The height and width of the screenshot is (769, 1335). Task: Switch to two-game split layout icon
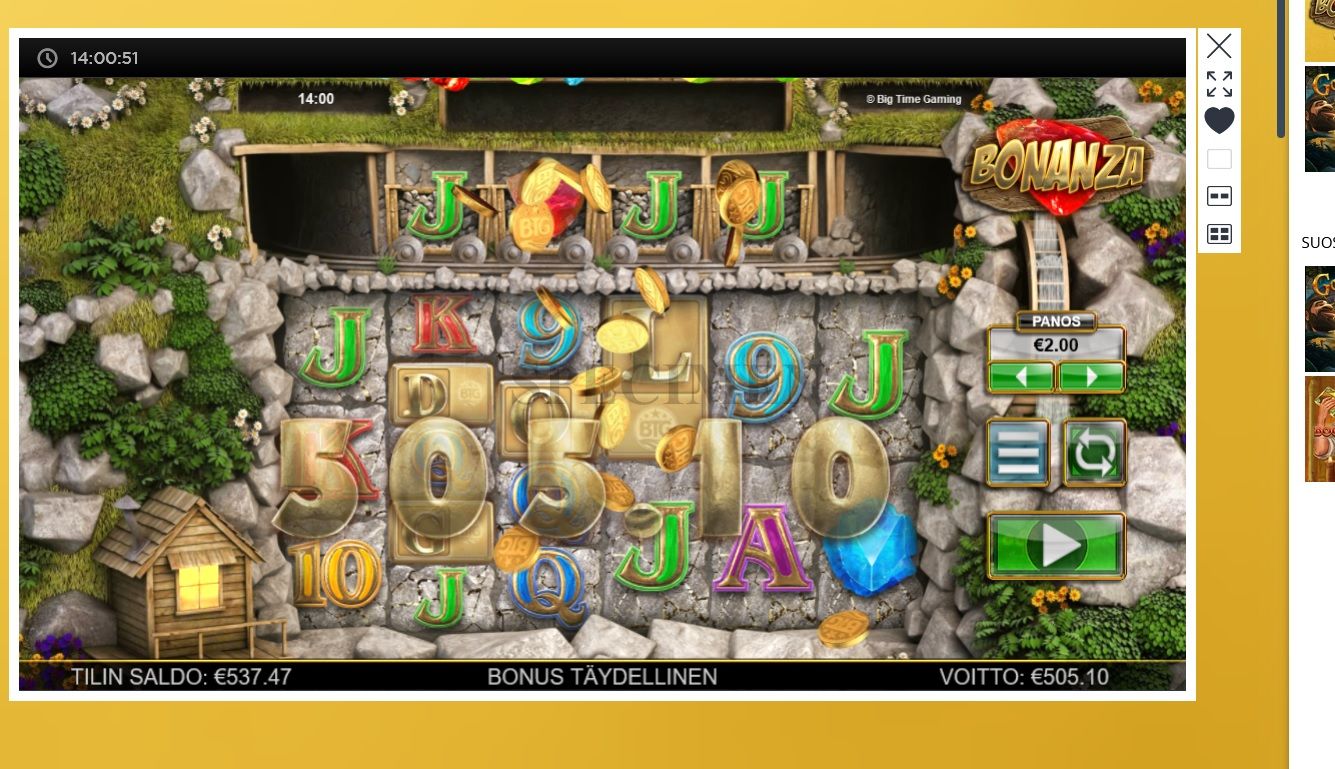(1218, 196)
